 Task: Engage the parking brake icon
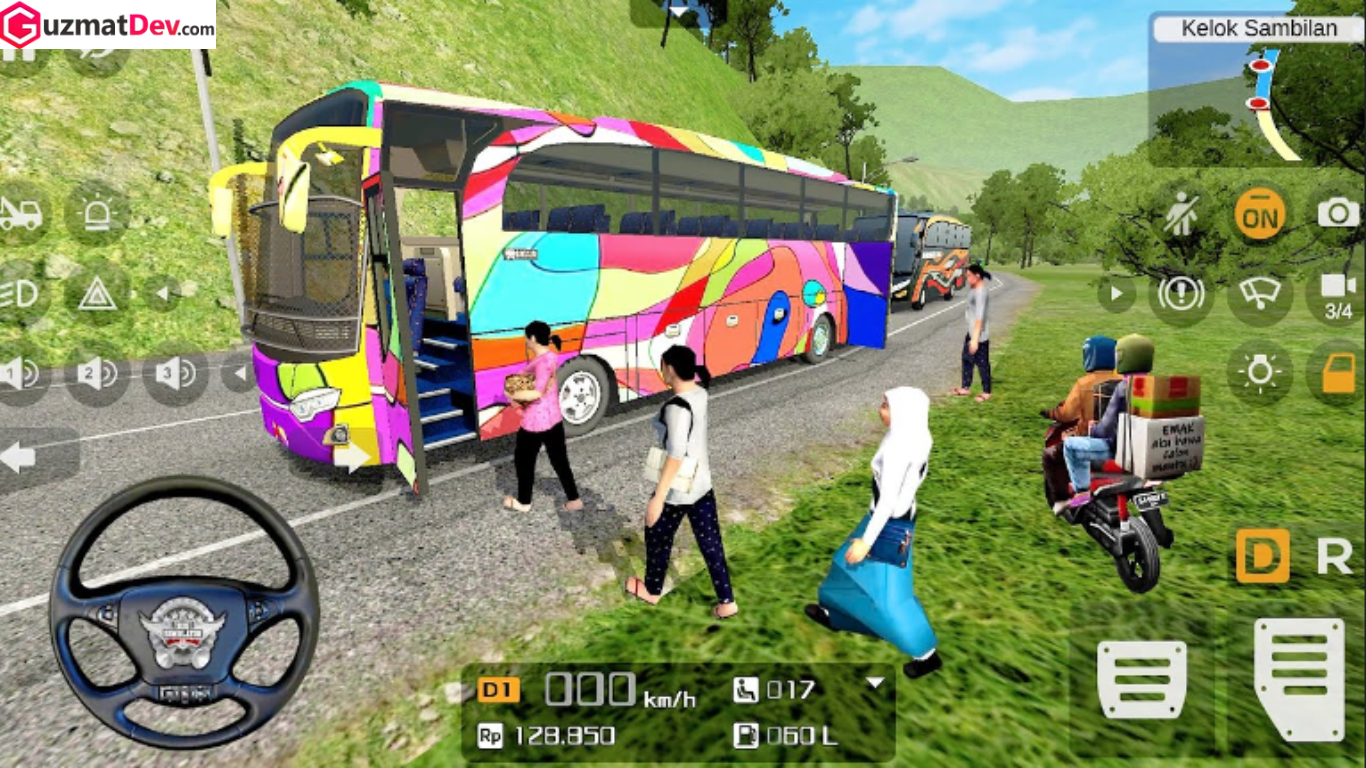(1179, 295)
